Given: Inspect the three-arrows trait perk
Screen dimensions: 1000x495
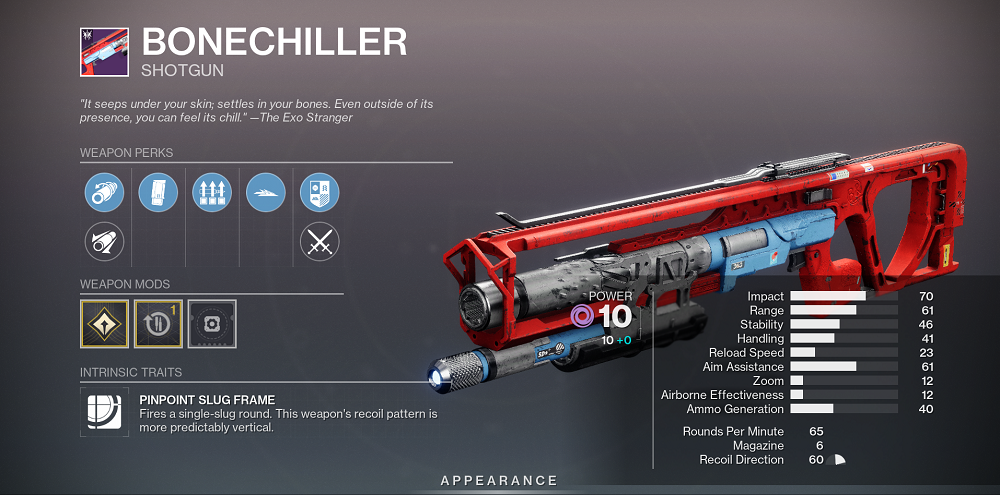Looking at the screenshot, I should pos(211,192).
